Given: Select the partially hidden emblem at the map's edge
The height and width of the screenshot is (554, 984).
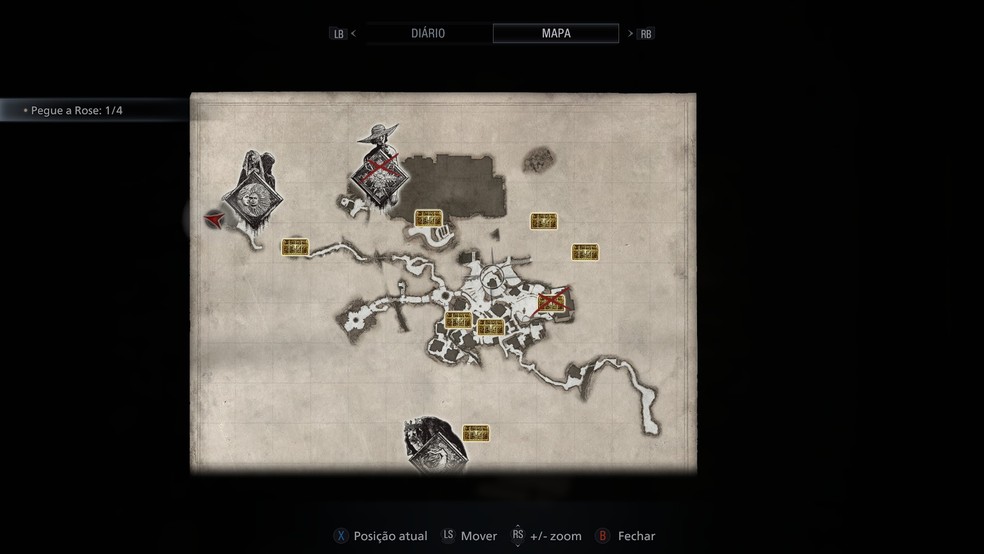Looking at the screenshot, I should point(436,449).
